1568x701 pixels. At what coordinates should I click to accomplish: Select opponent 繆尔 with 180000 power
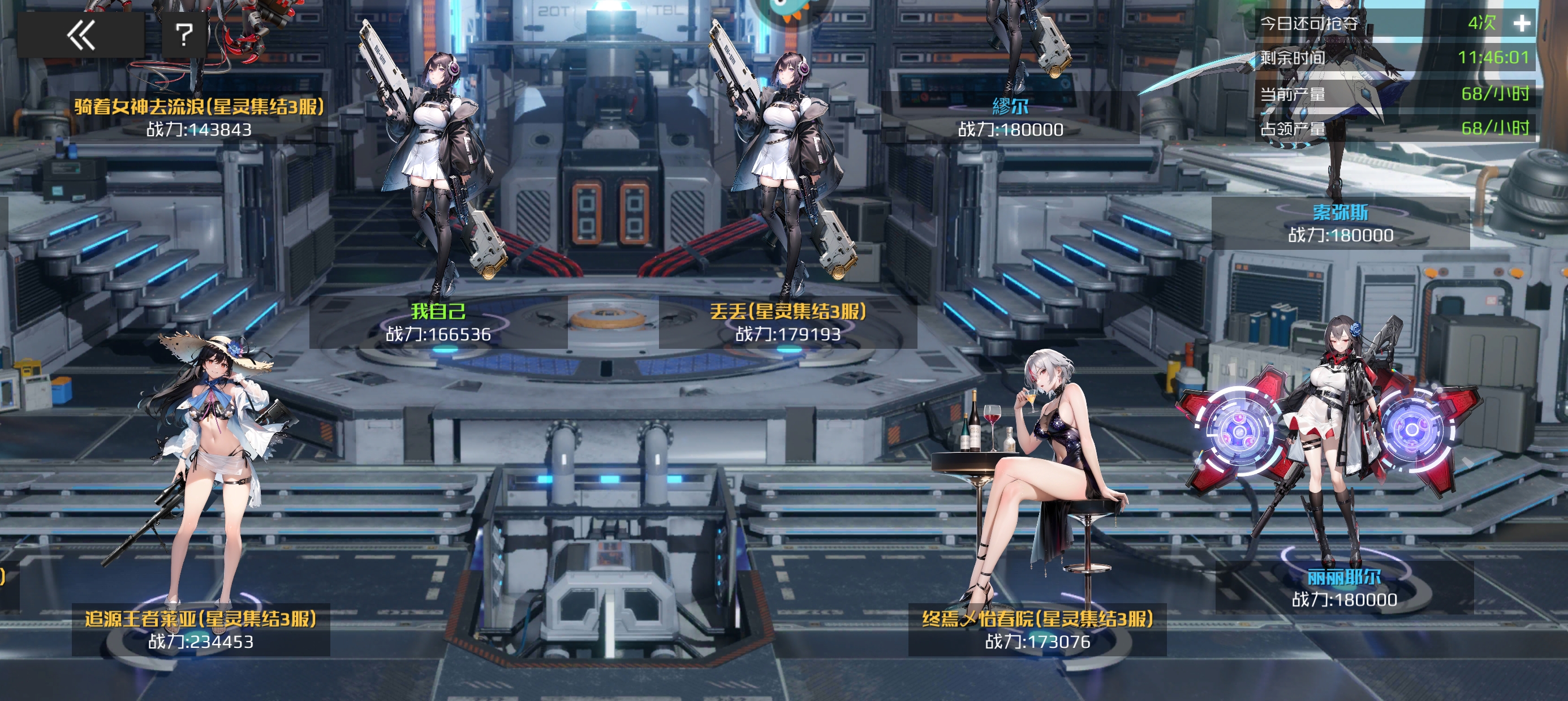[1010, 117]
